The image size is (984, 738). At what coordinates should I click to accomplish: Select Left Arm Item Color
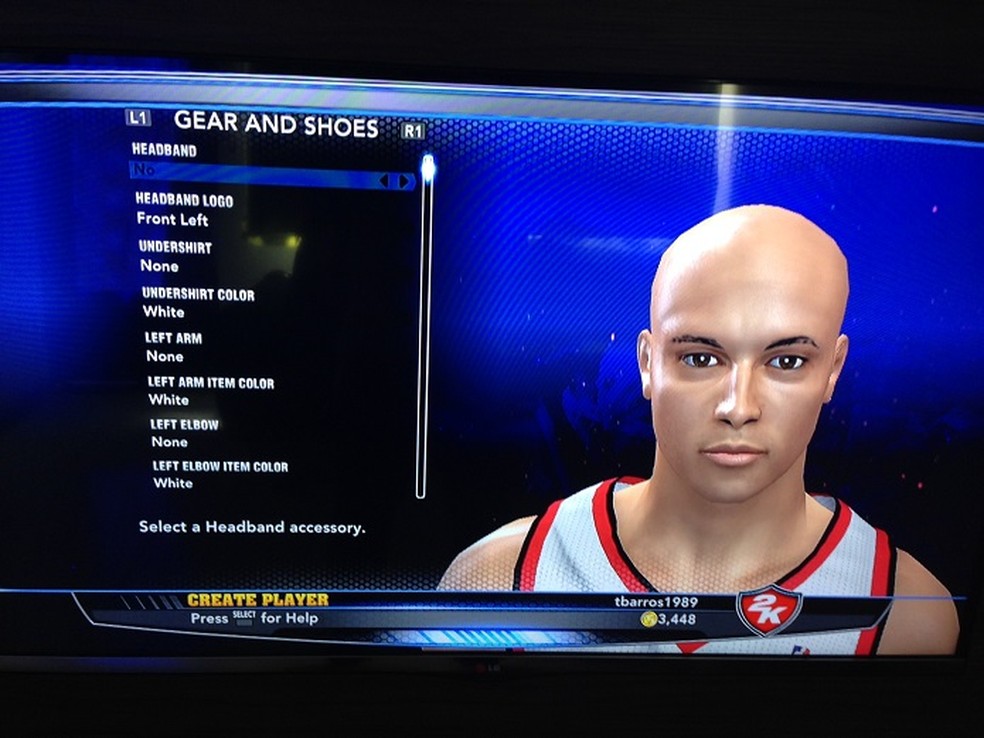click(210, 391)
